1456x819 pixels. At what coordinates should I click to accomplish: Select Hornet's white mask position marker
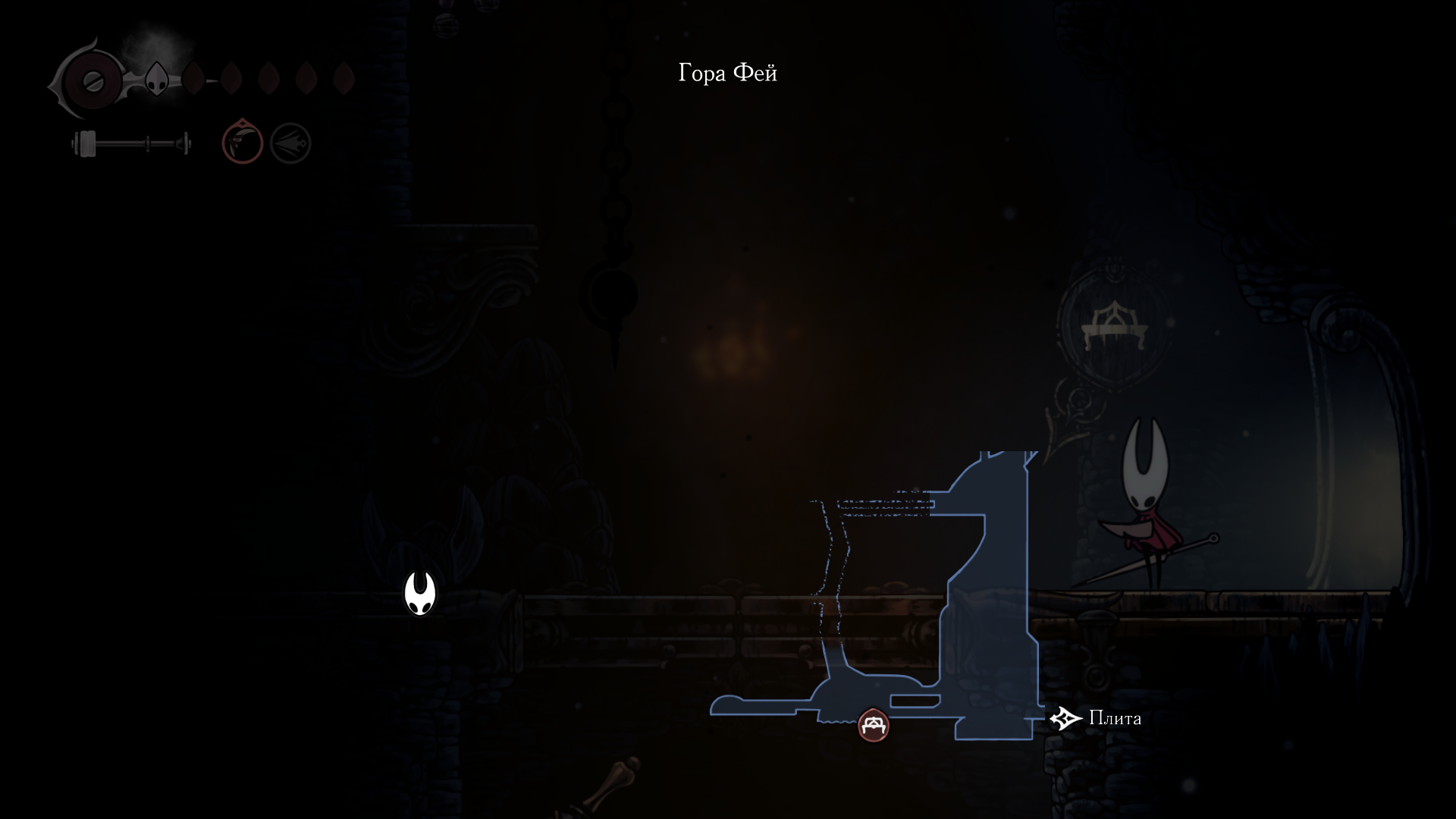419,593
